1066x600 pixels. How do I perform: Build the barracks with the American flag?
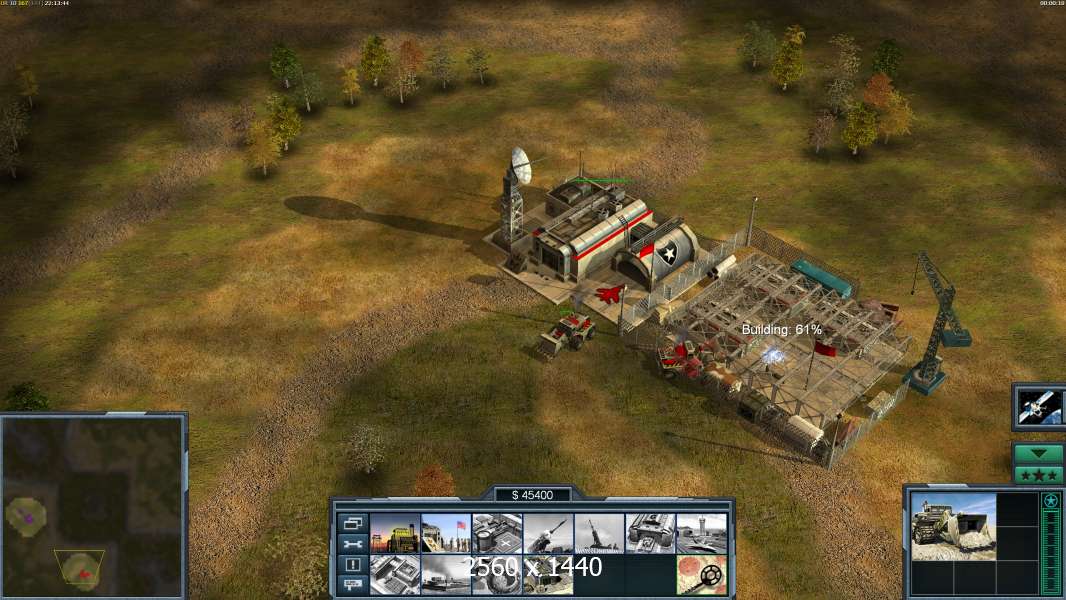click(446, 534)
